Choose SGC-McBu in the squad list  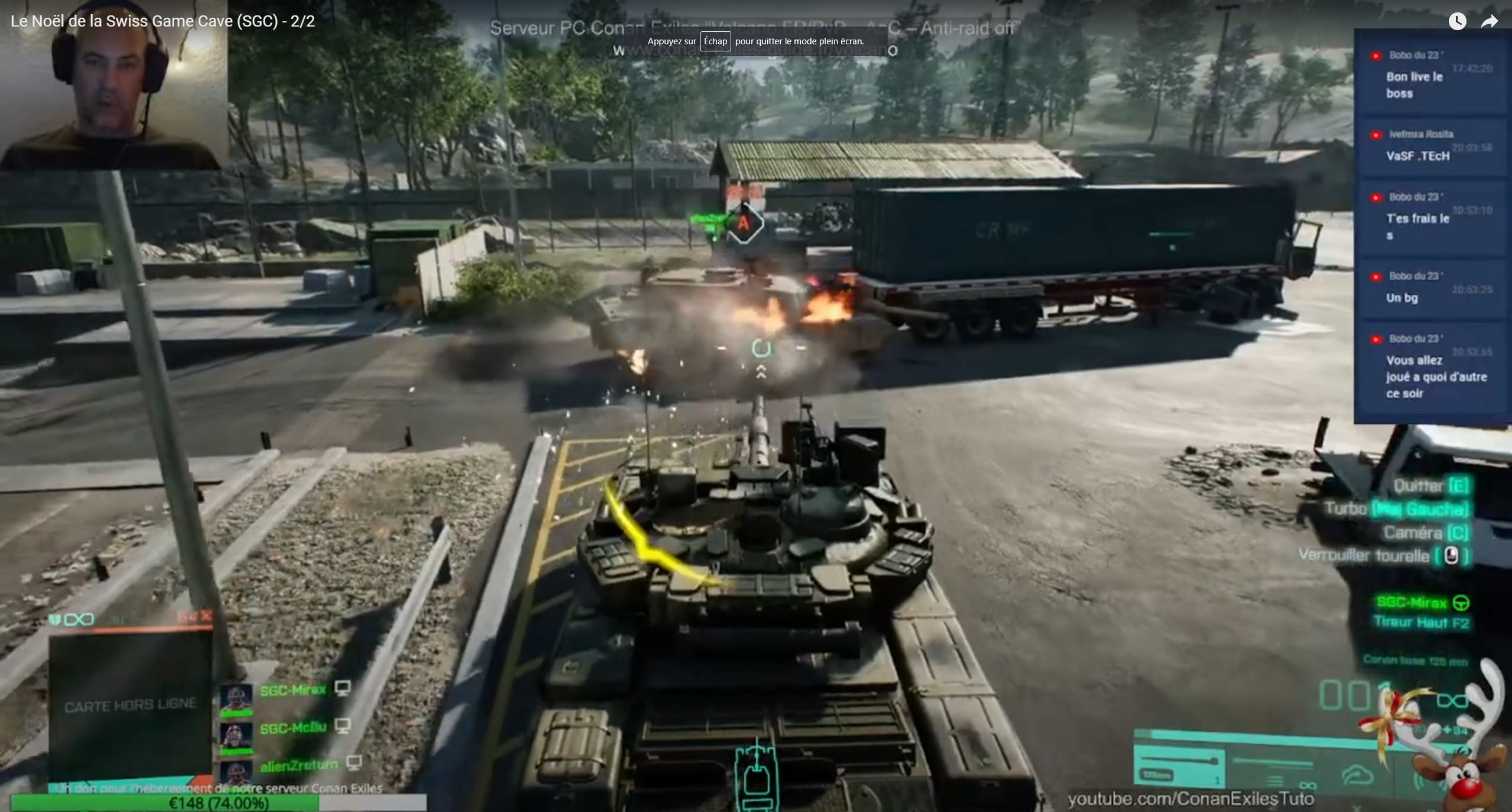point(293,728)
